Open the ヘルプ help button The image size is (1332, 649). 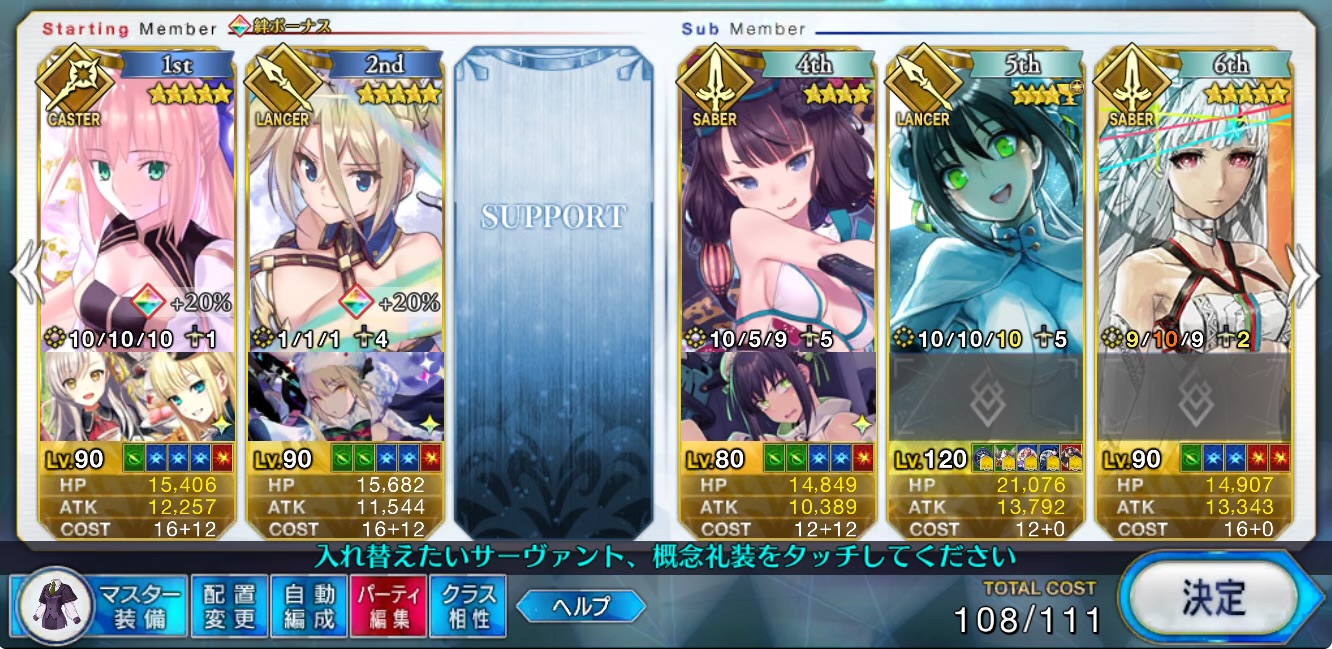[x=581, y=605]
